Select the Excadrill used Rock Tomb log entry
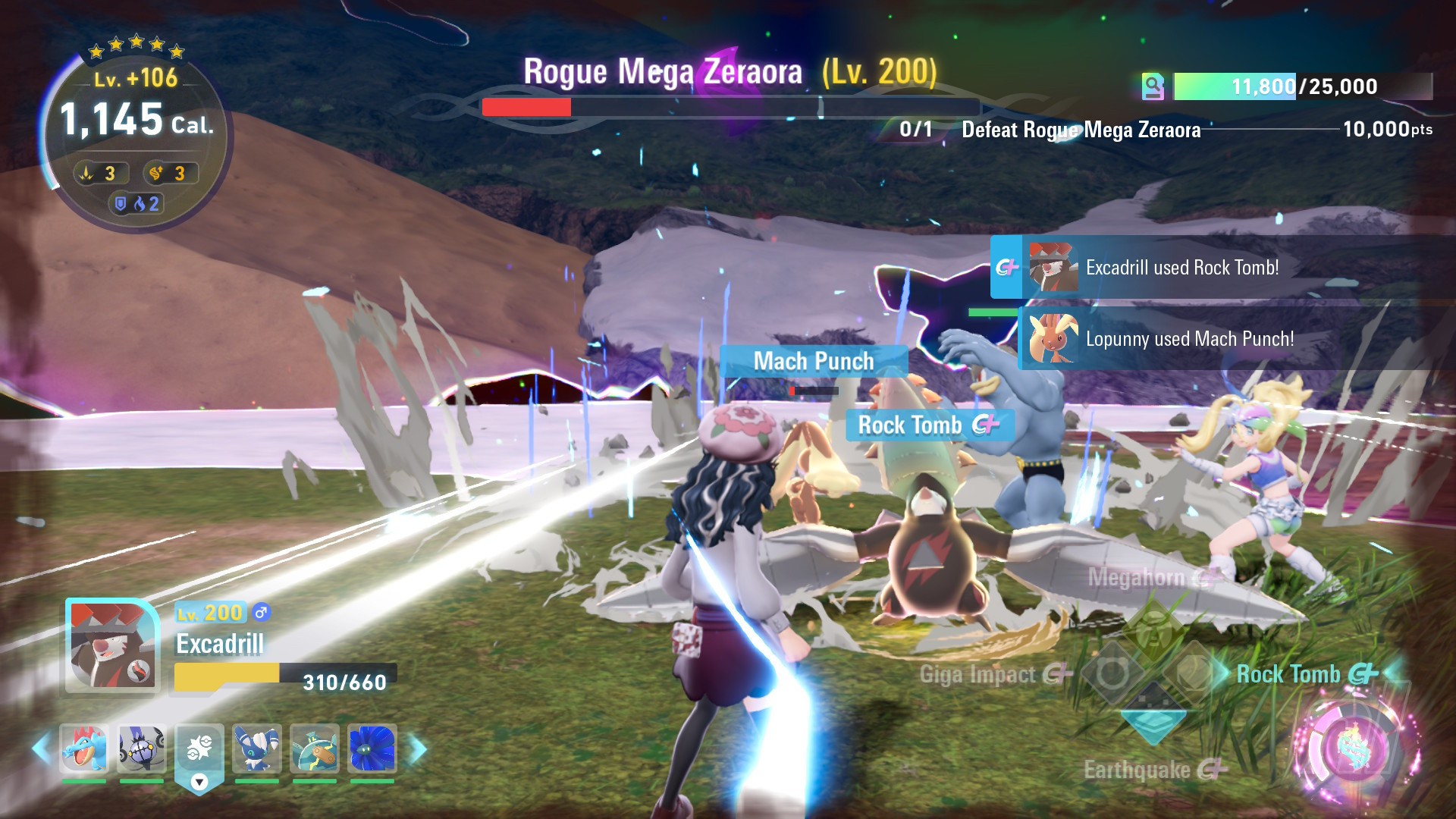This screenshot has width=1456, height=819. pos(1181,267)
